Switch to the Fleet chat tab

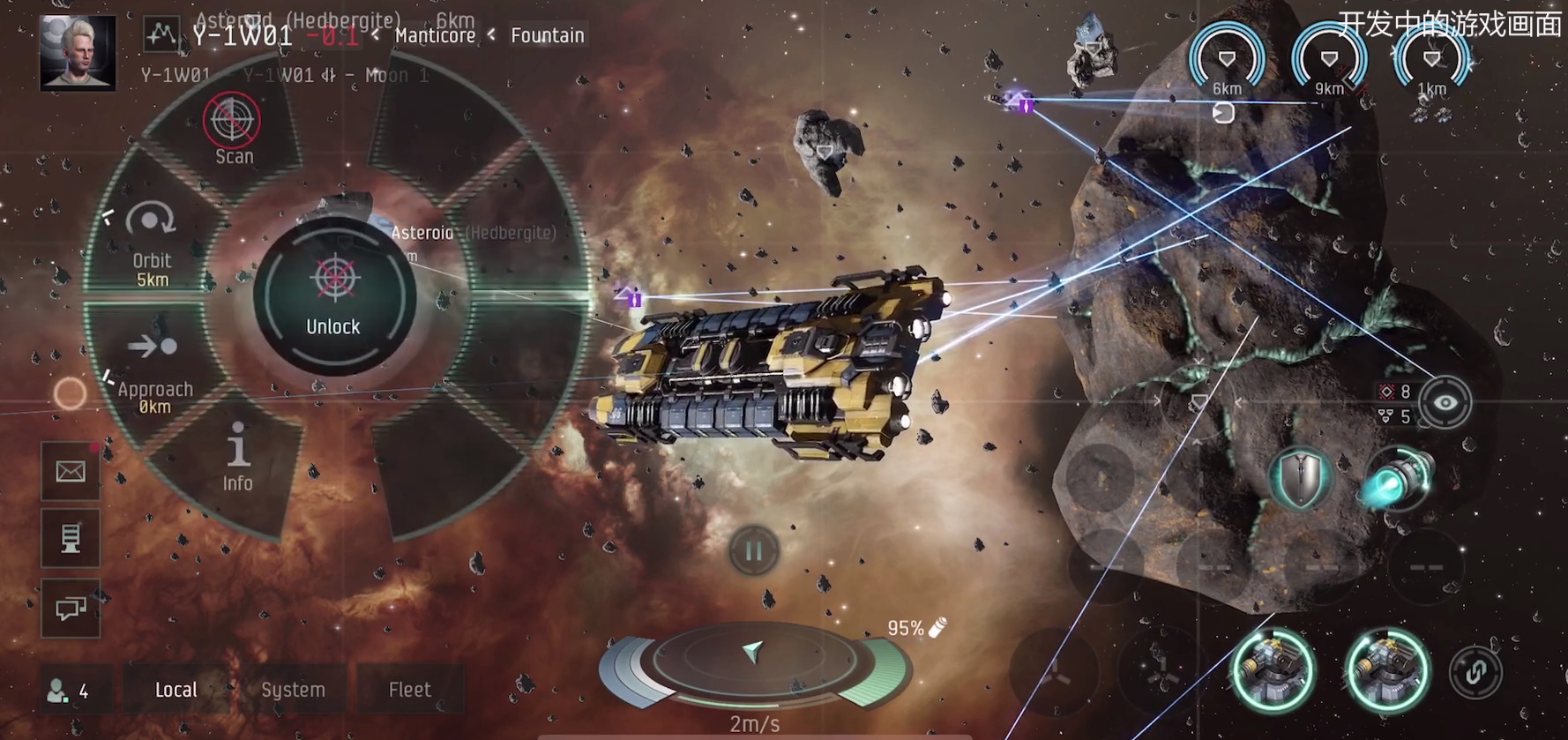(410, 690)
